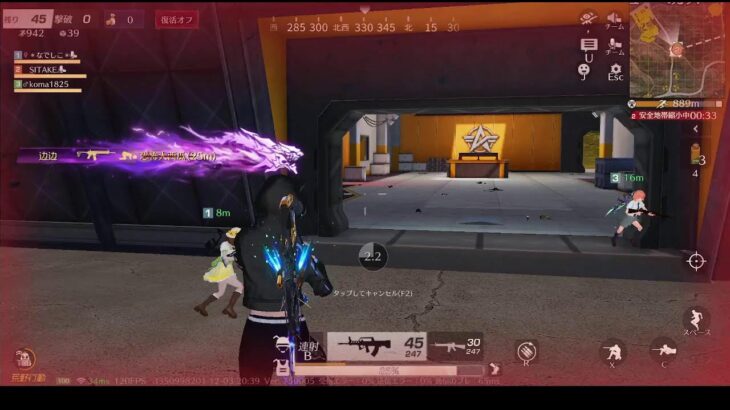Tap the crosshair aim button
Viewport: 730px width, 410px height.
tap(696, 261)
